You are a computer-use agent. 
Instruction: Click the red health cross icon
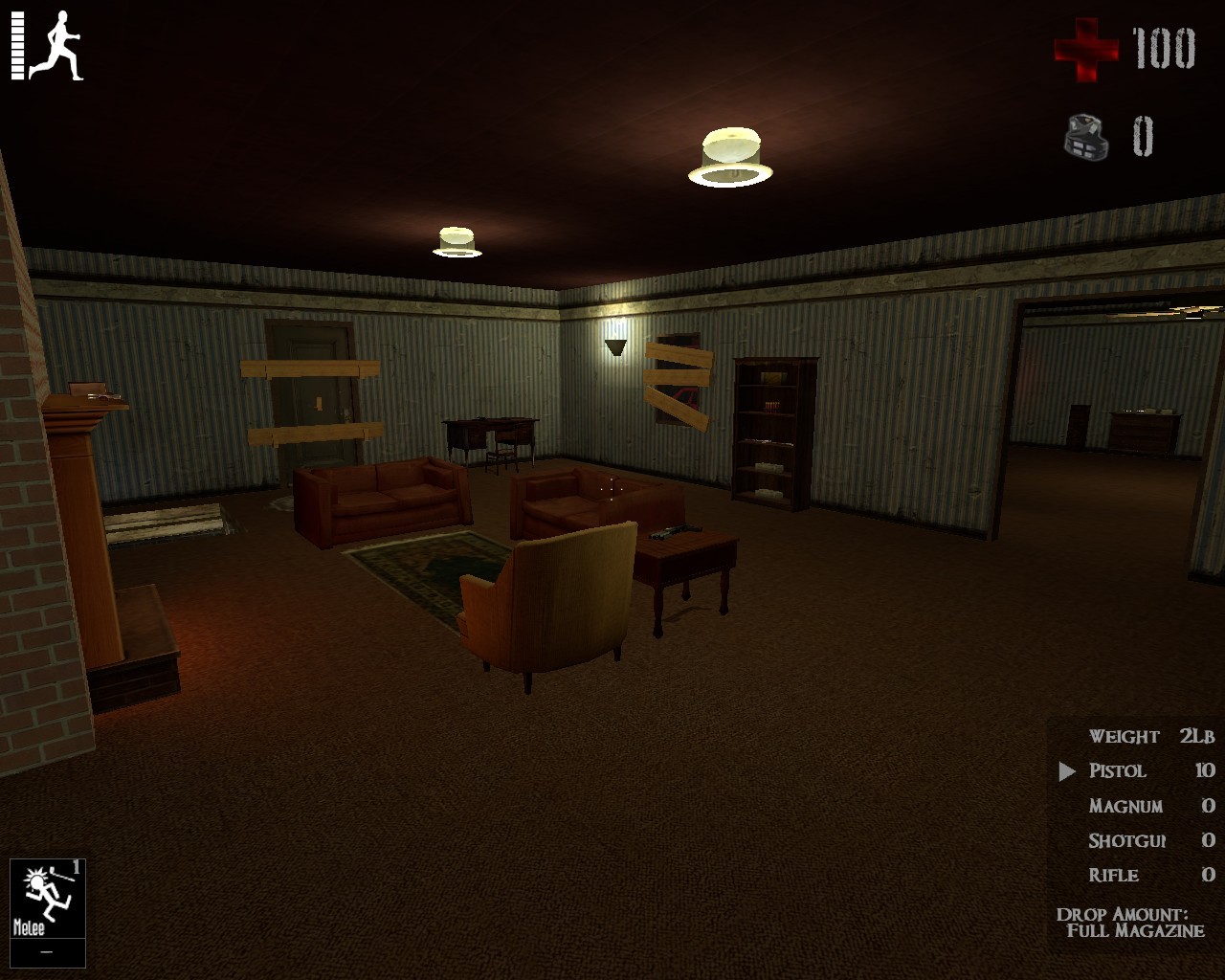1086,50
